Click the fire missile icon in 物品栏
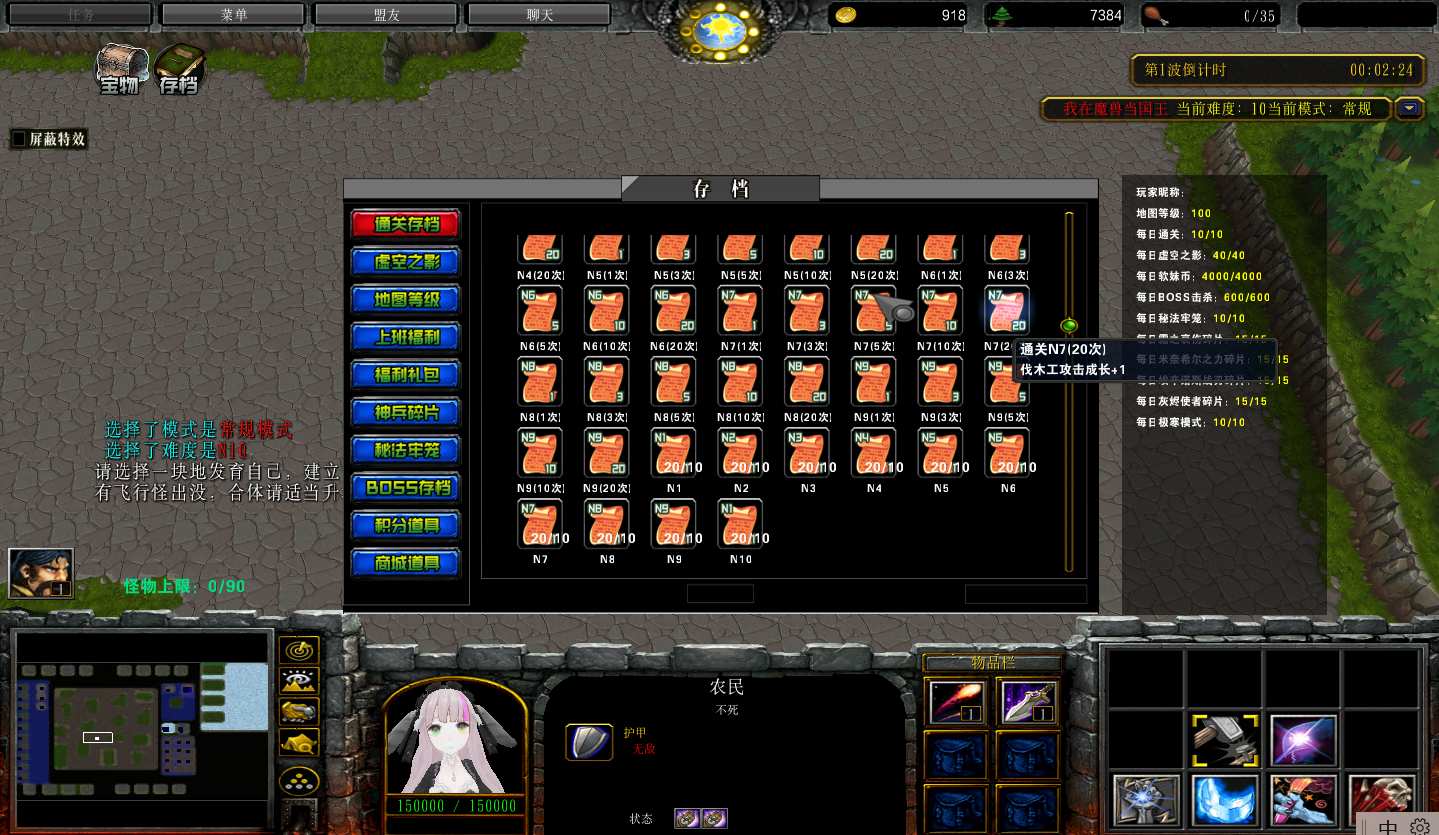 pyautogui.click(x=954, y=700)
